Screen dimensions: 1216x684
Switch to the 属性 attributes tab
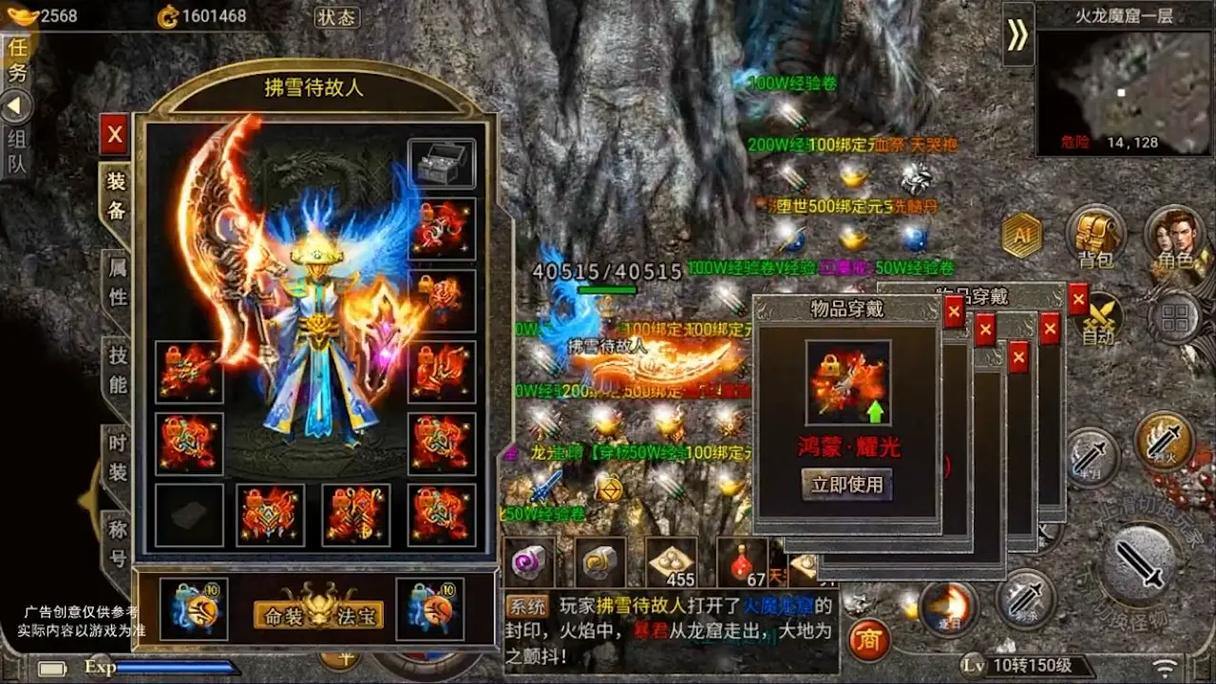[117, 283]
